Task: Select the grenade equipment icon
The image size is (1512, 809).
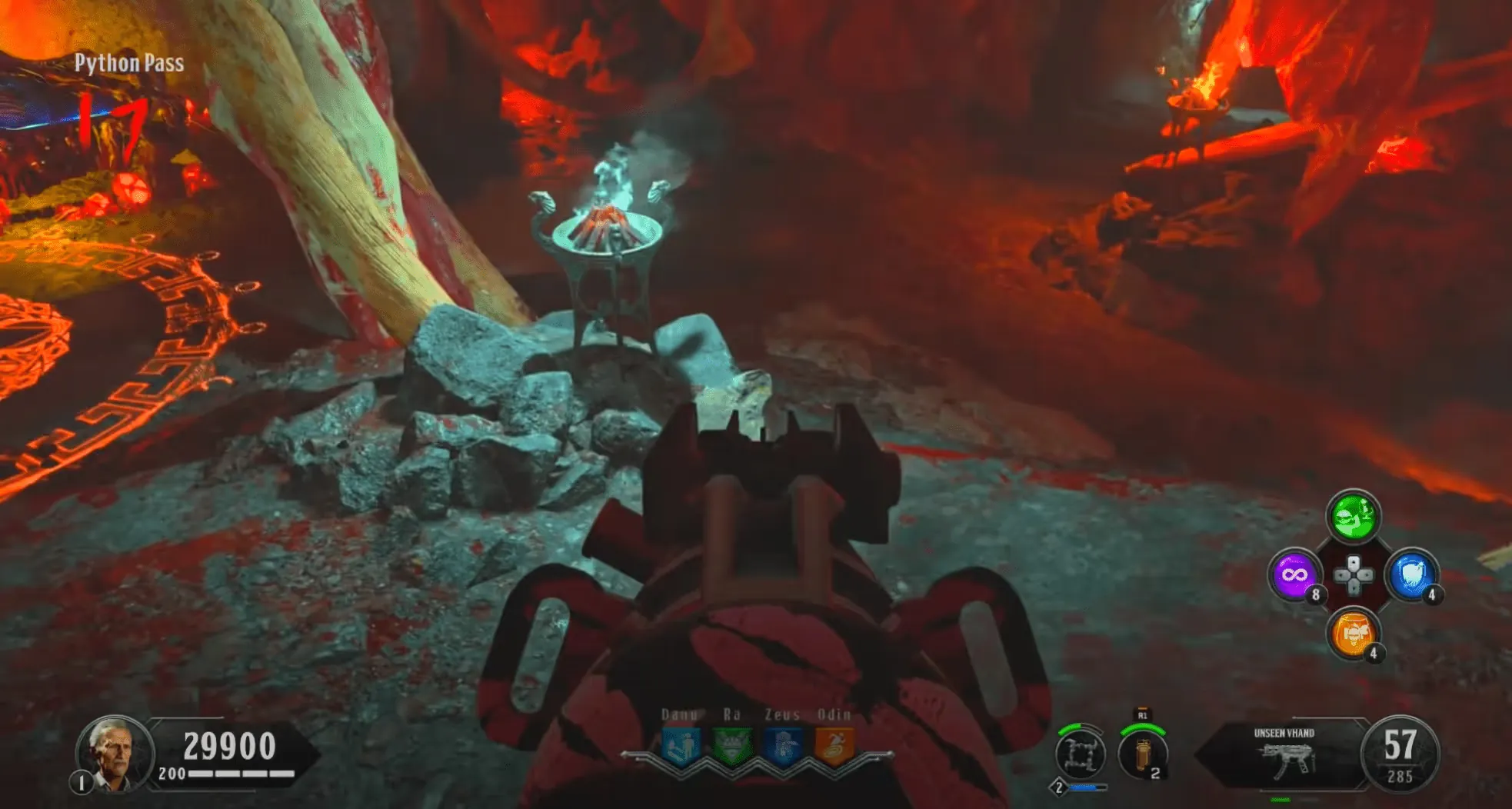Action: (1142, 755)
